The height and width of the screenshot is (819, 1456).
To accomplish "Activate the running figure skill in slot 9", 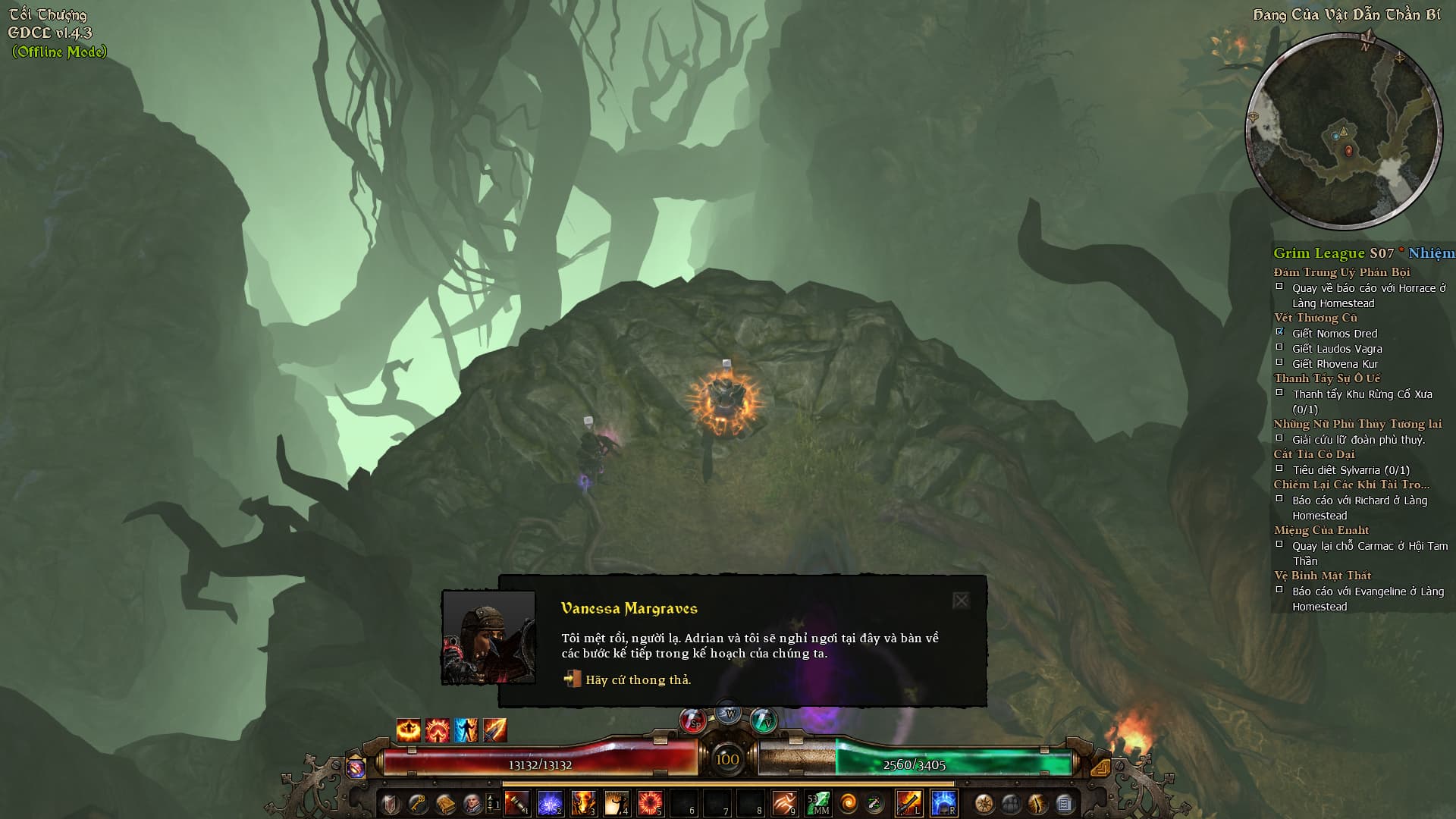I will pos(784,802).
